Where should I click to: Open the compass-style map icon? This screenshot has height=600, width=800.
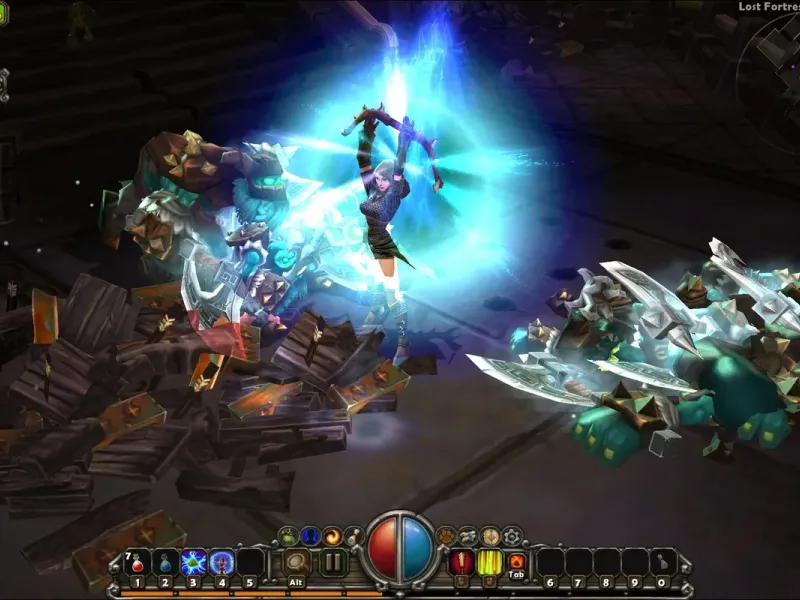(x=490, y=535)
